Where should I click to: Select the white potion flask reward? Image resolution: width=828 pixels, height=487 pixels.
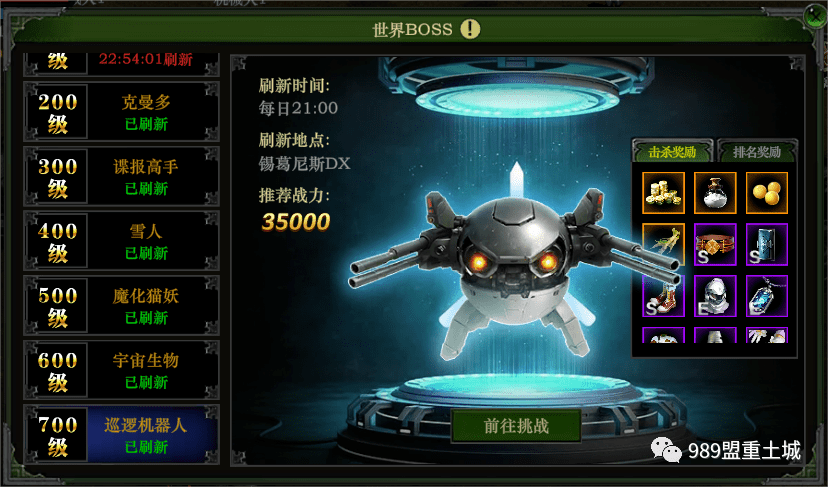point(715,192)
